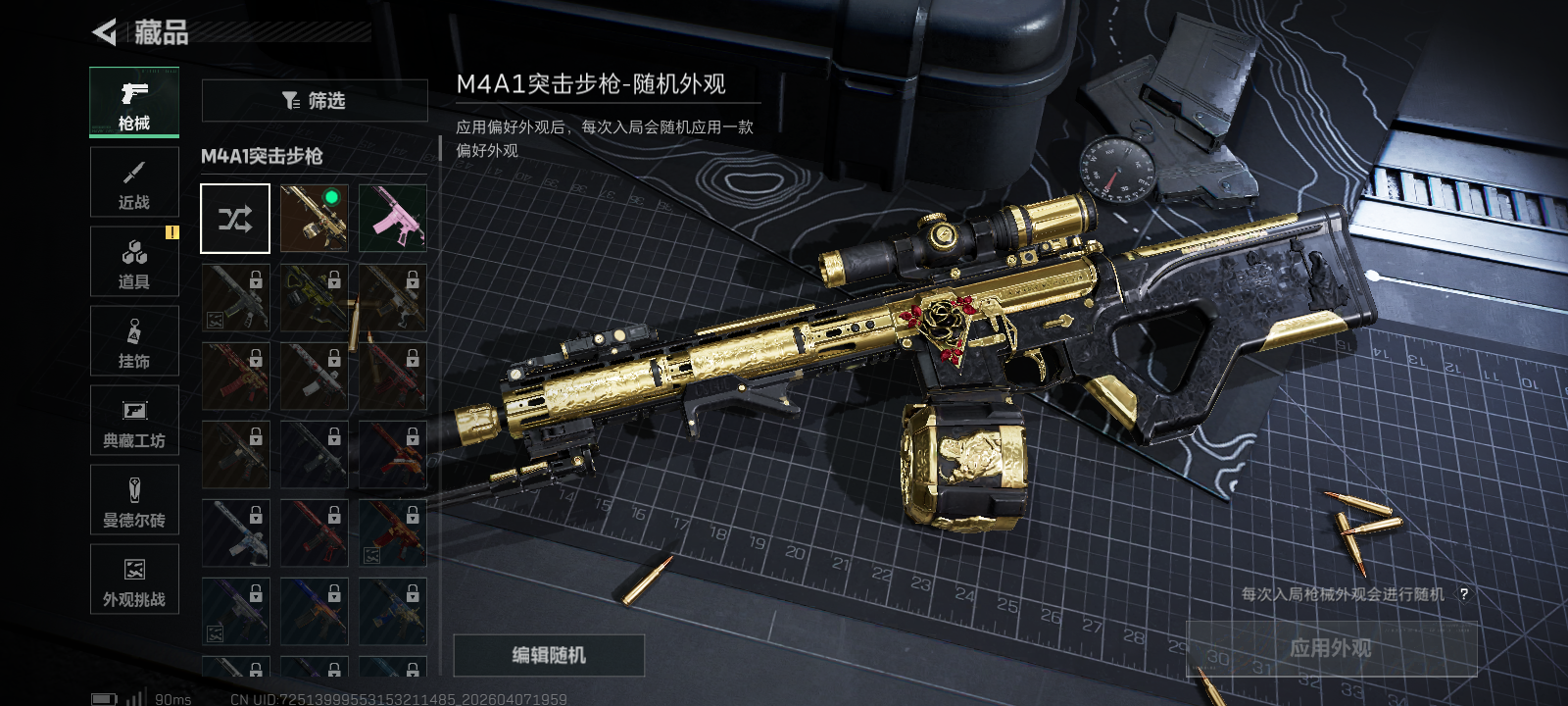Screen dimensions: 1568x706
Task: Apply the skin with 应用外观
Action: point(1331,648)
